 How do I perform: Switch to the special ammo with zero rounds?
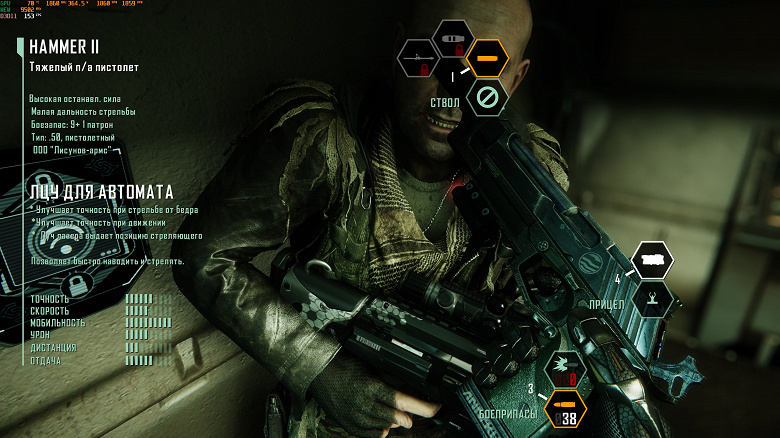(565, 370)
